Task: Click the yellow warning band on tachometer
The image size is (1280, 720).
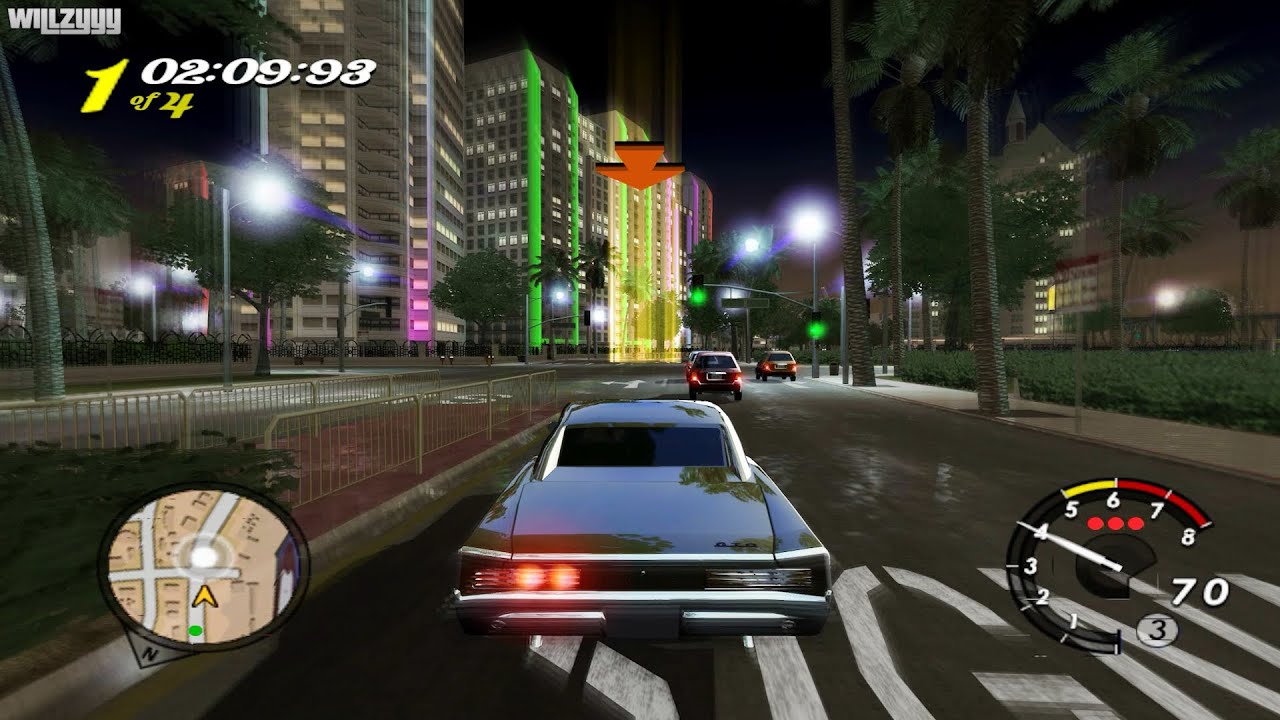Action: (1089, 486)
